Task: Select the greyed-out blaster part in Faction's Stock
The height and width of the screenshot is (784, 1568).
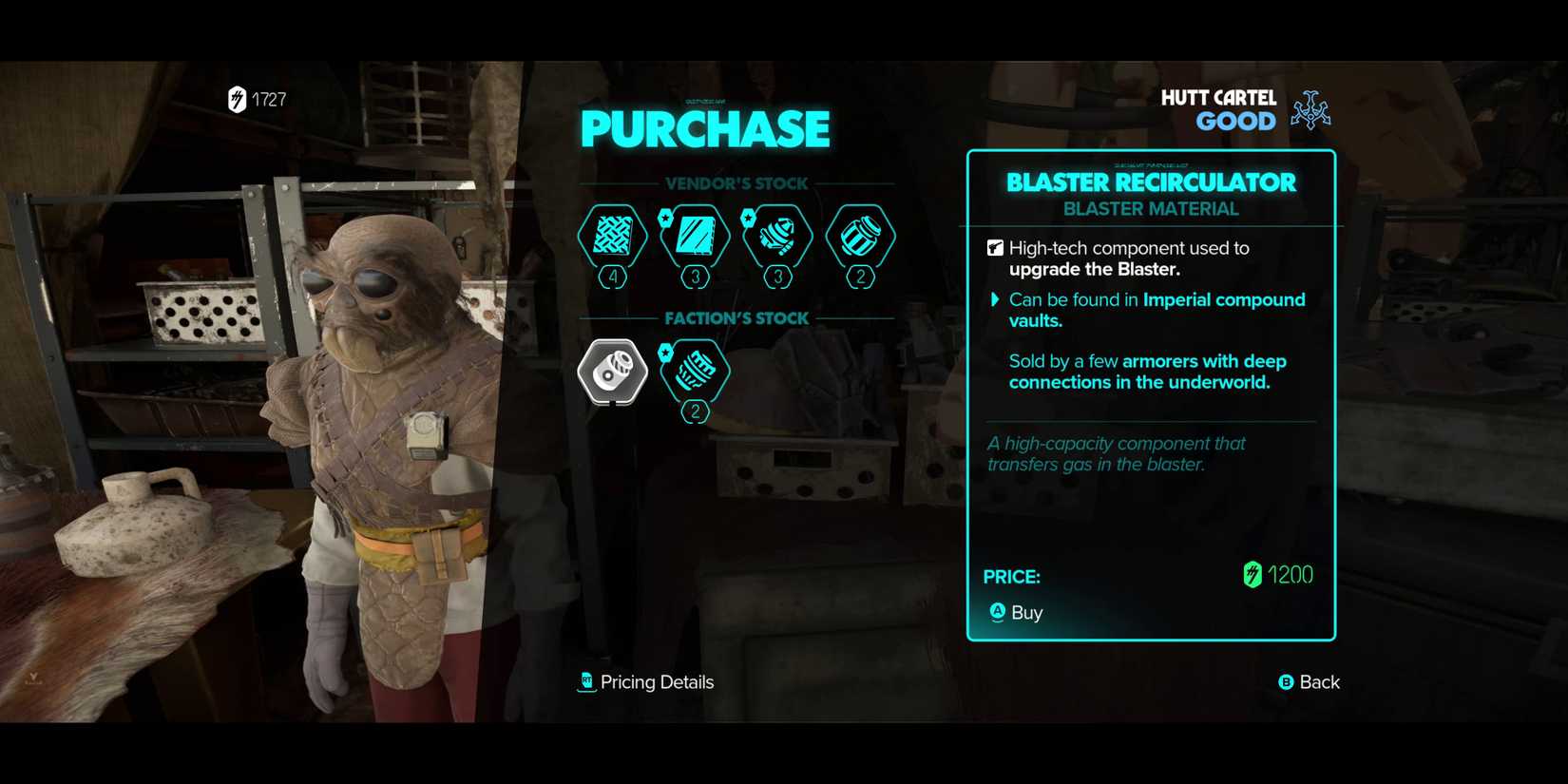Action: [x=611, y=373]
